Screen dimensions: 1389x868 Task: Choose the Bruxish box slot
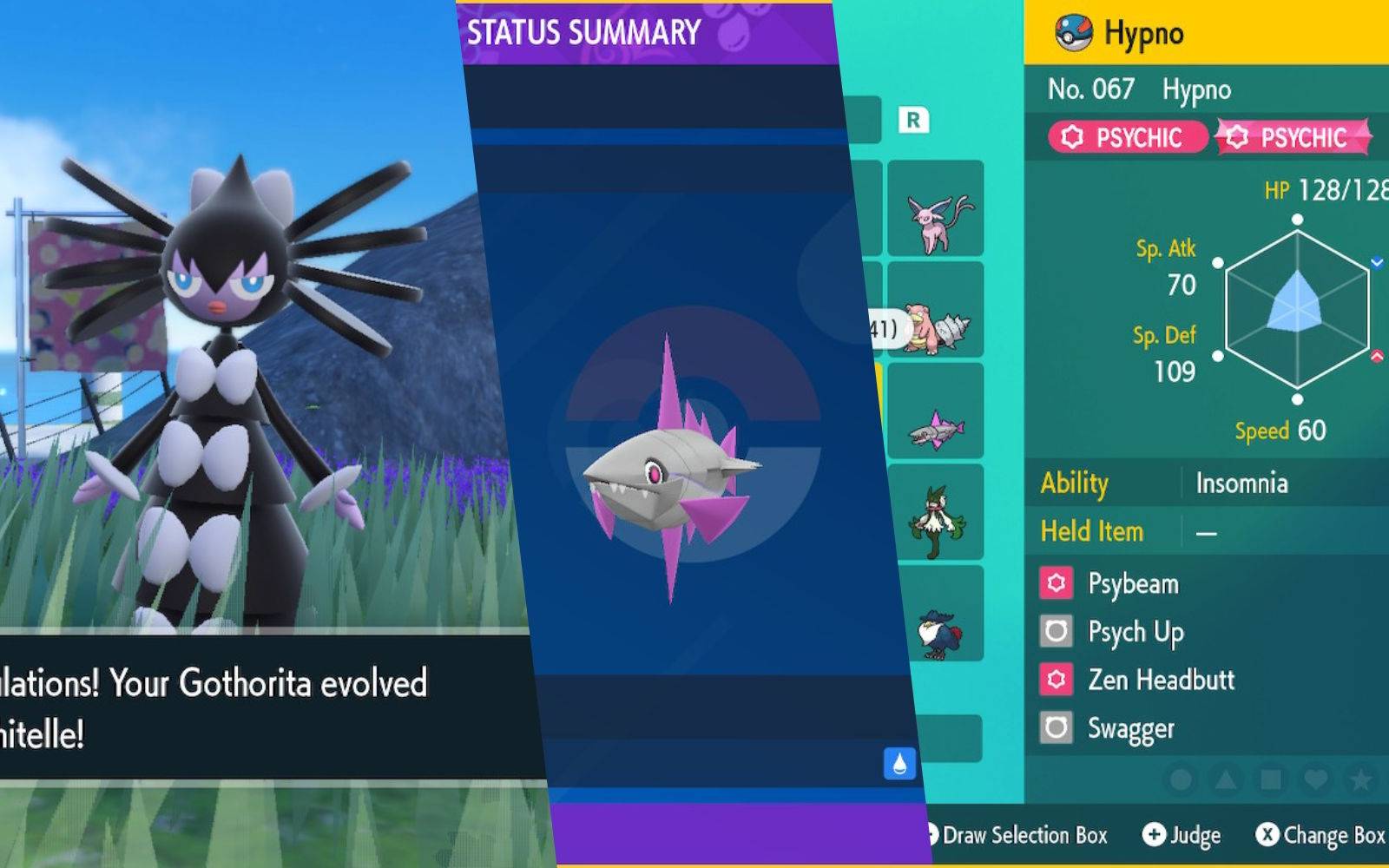click(x=936, y=414)
